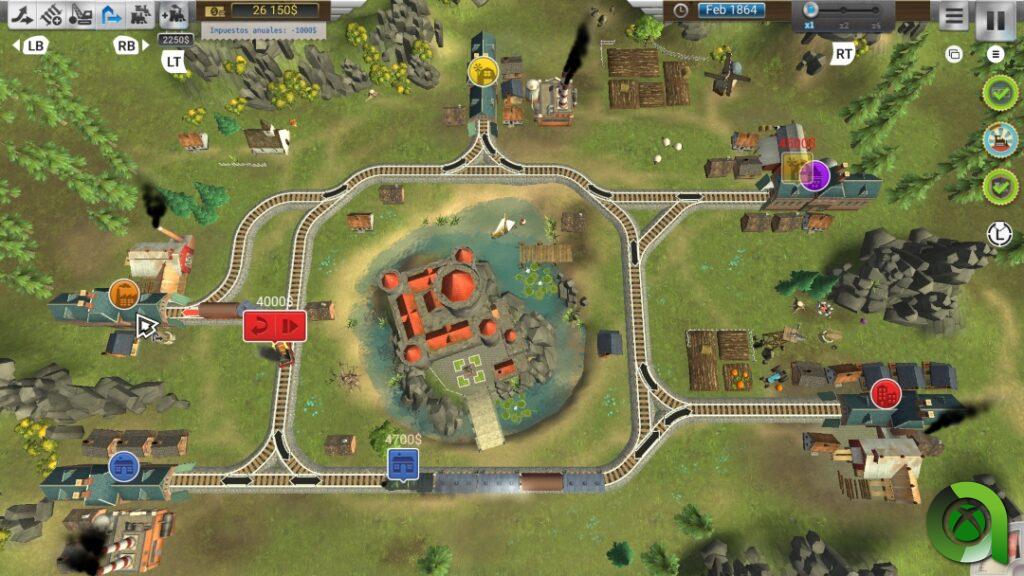
Task: Click the red train's play arrow
Action: [290, 326]
